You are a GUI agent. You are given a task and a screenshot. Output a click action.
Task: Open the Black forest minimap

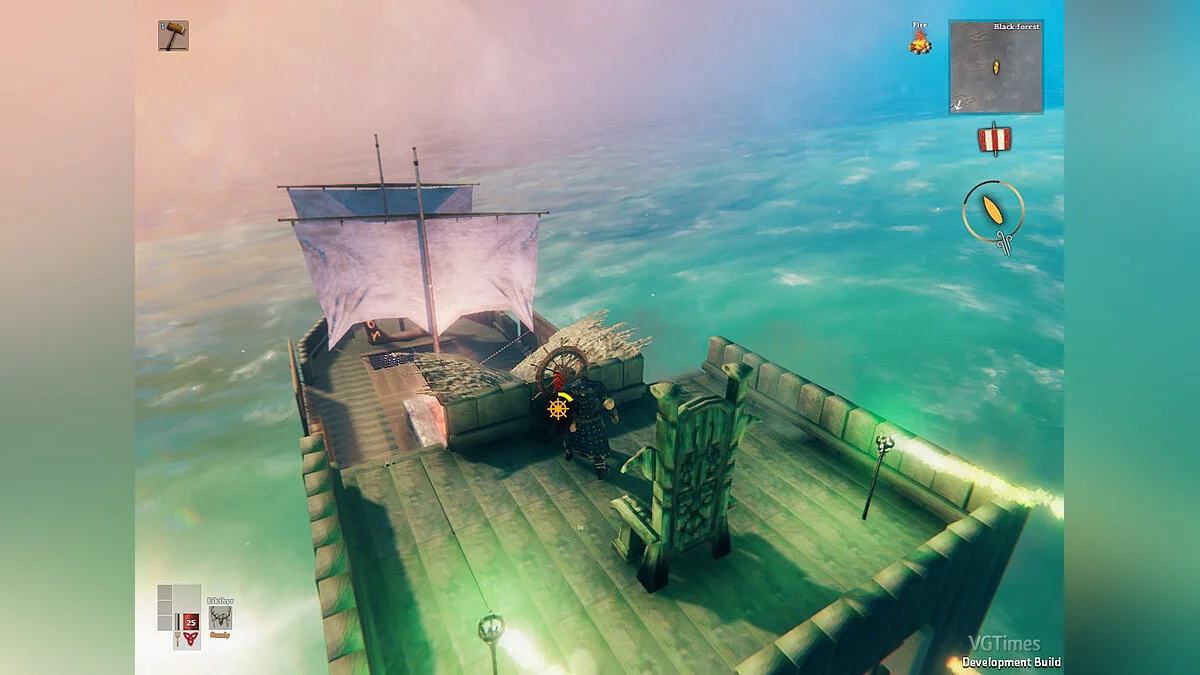tap(995, 67)
